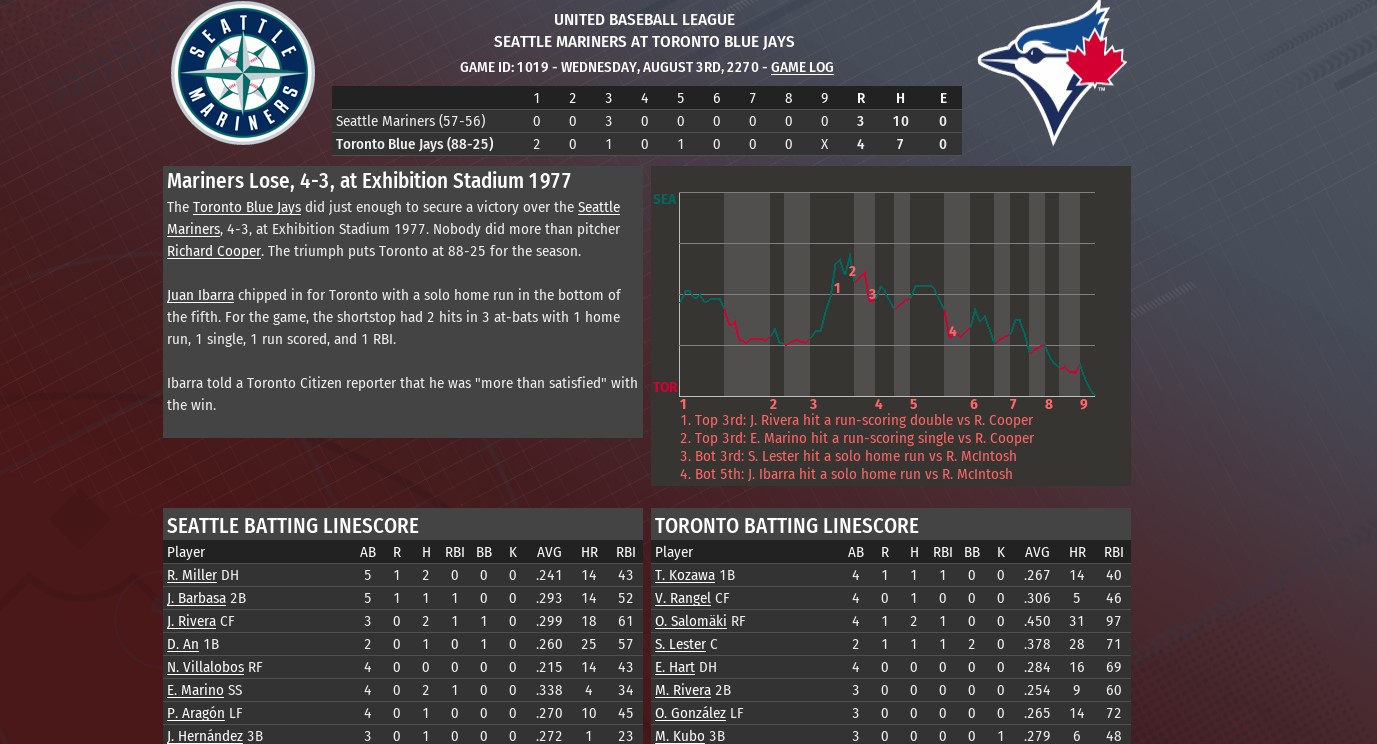This screenshot has width=1377, height=744.
Task: Choose E. Hart the designated hitter
Action: point(674,667)
